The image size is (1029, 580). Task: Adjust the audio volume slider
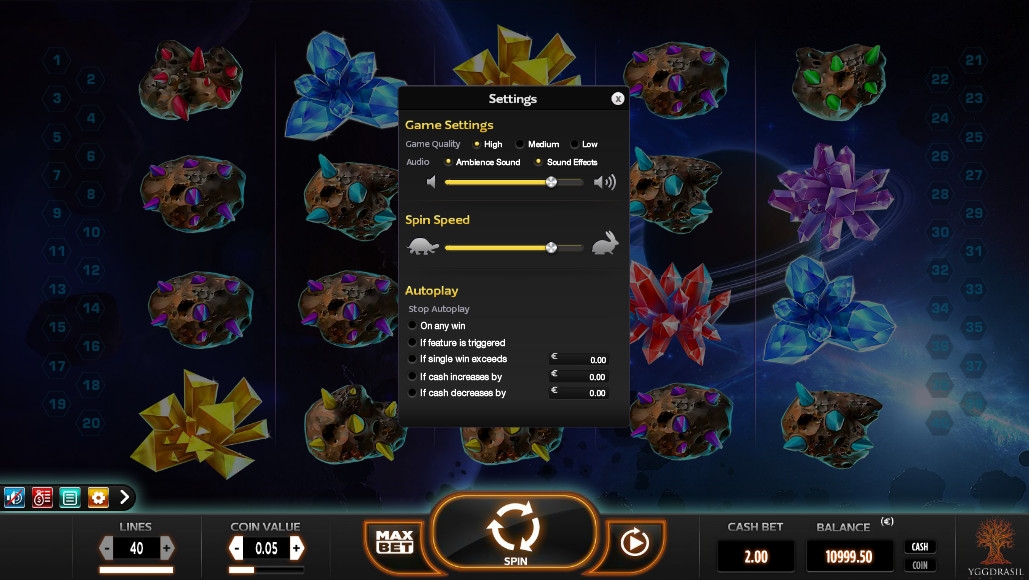click(x=551, y=182)
